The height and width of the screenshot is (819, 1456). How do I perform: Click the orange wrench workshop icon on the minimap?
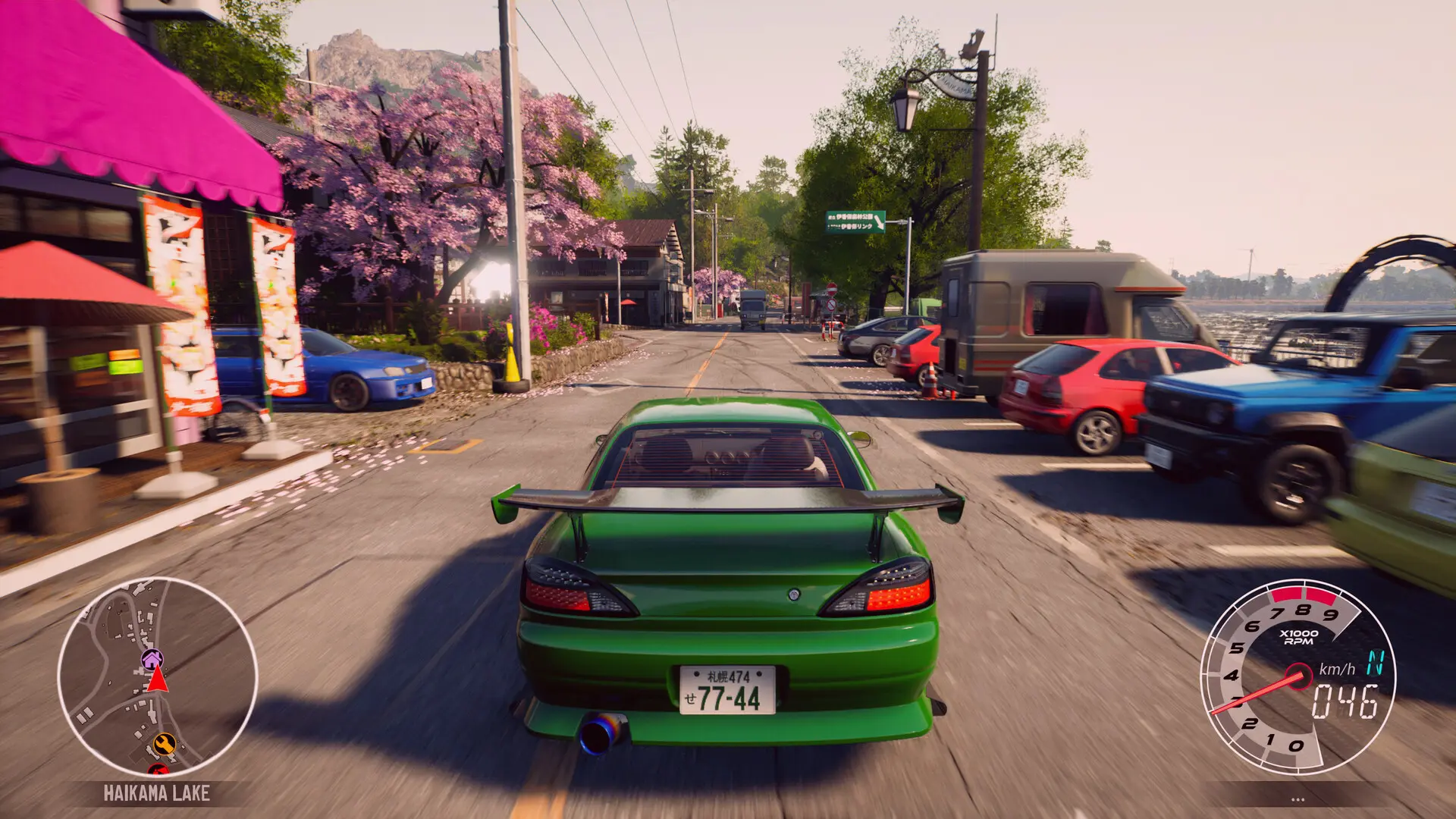(165, 744)
